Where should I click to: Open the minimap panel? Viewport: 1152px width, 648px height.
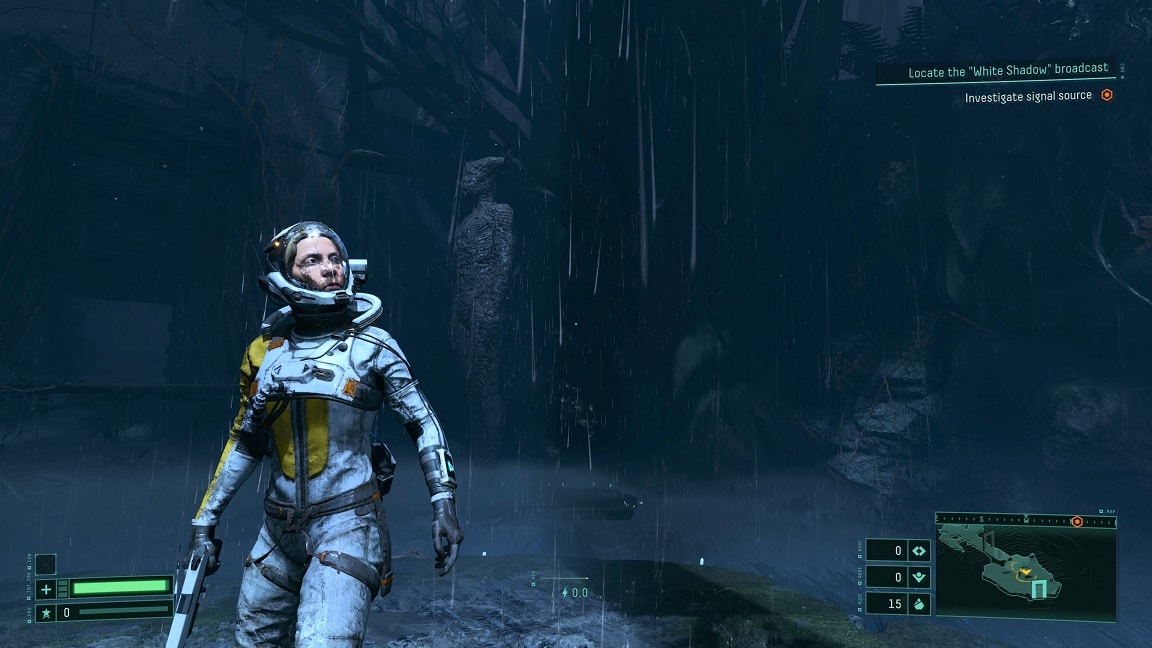(x=1025, y=574)
